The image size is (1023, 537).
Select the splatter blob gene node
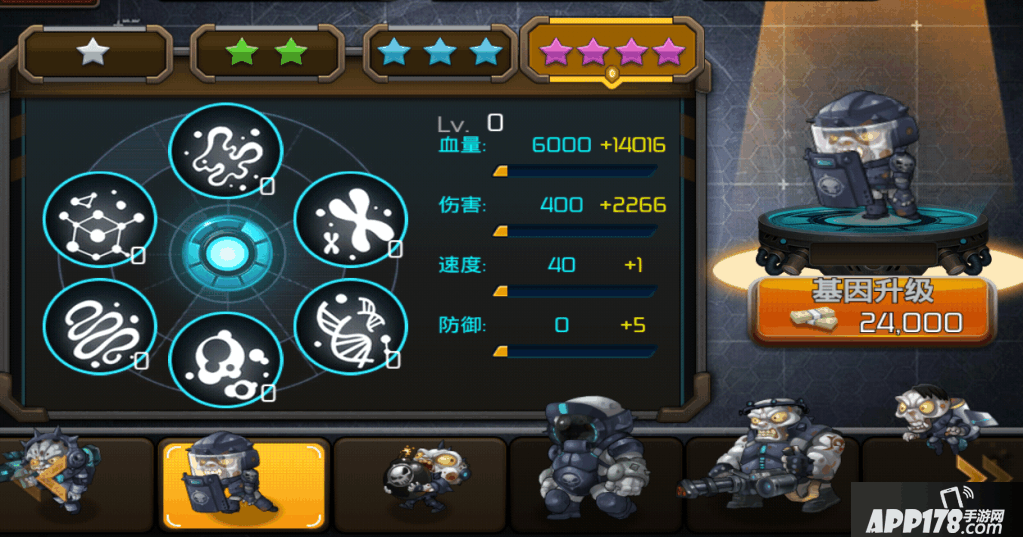(226, 151)
